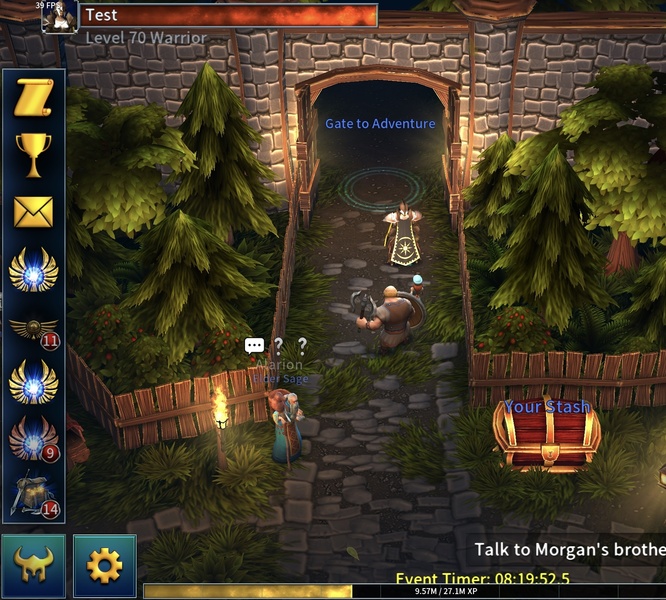Select the "Talk to Morgan's brother" quest tracker
666x600 pixels.
[x=570, y=549]
